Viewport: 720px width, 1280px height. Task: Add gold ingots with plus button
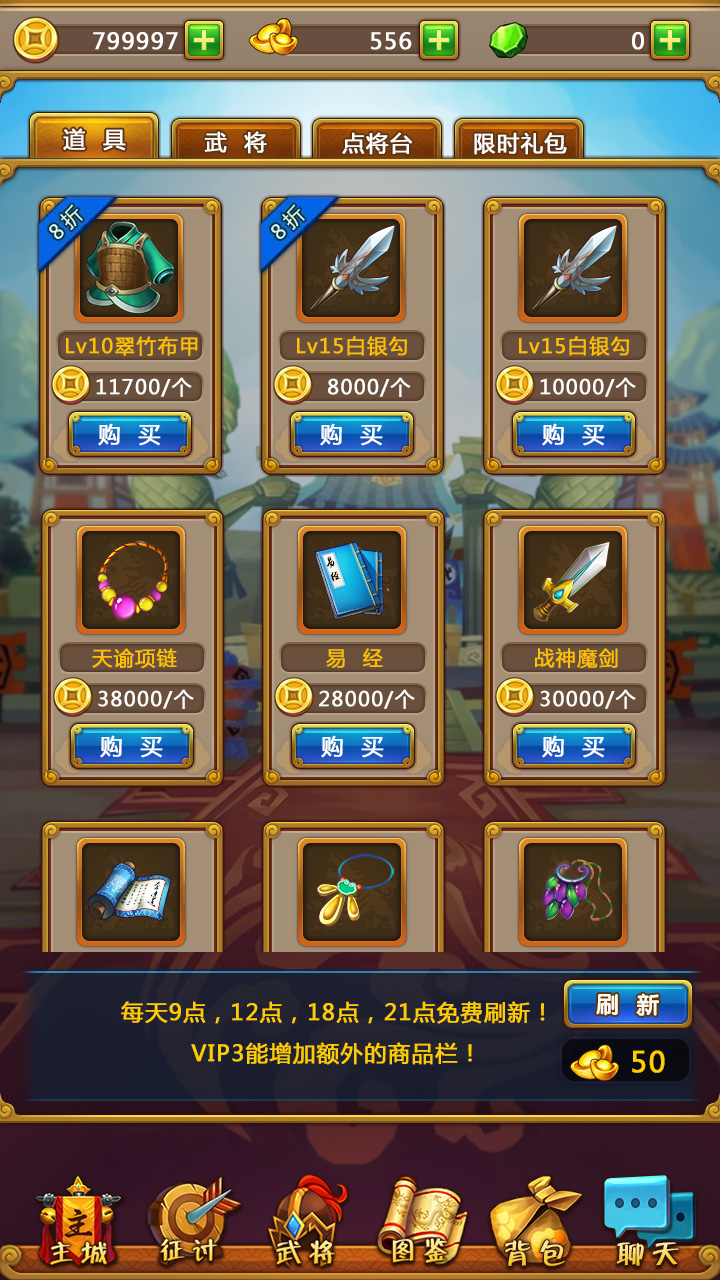(439, 40)
